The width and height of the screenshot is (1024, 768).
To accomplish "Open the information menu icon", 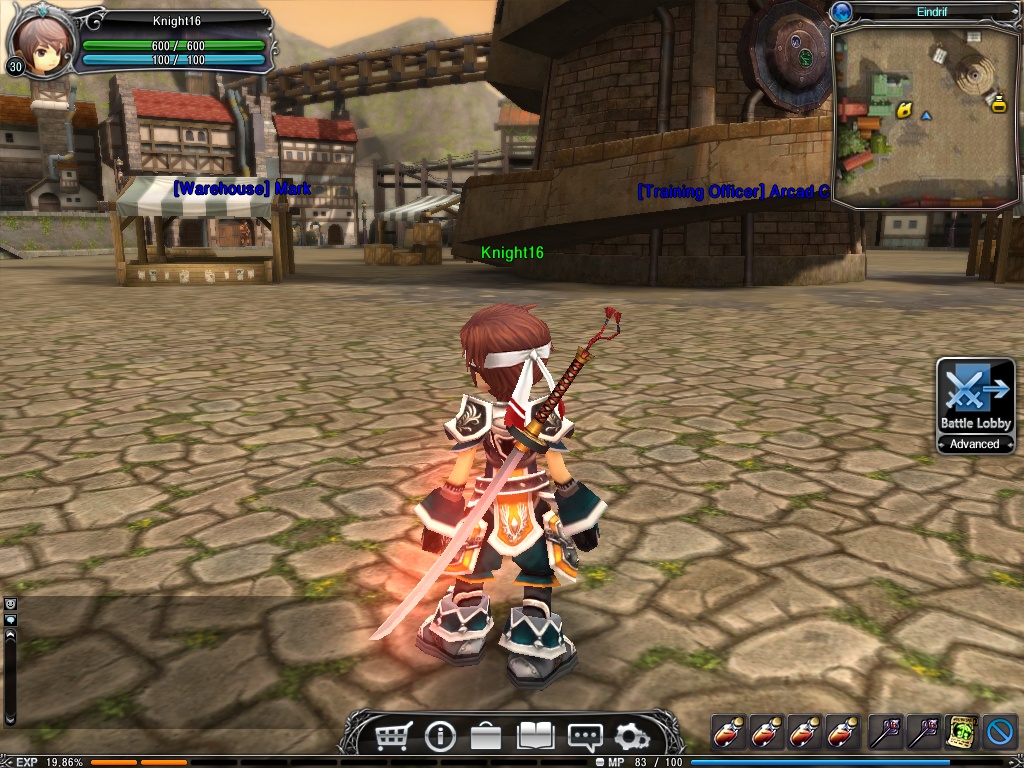I will click(440, 737).
